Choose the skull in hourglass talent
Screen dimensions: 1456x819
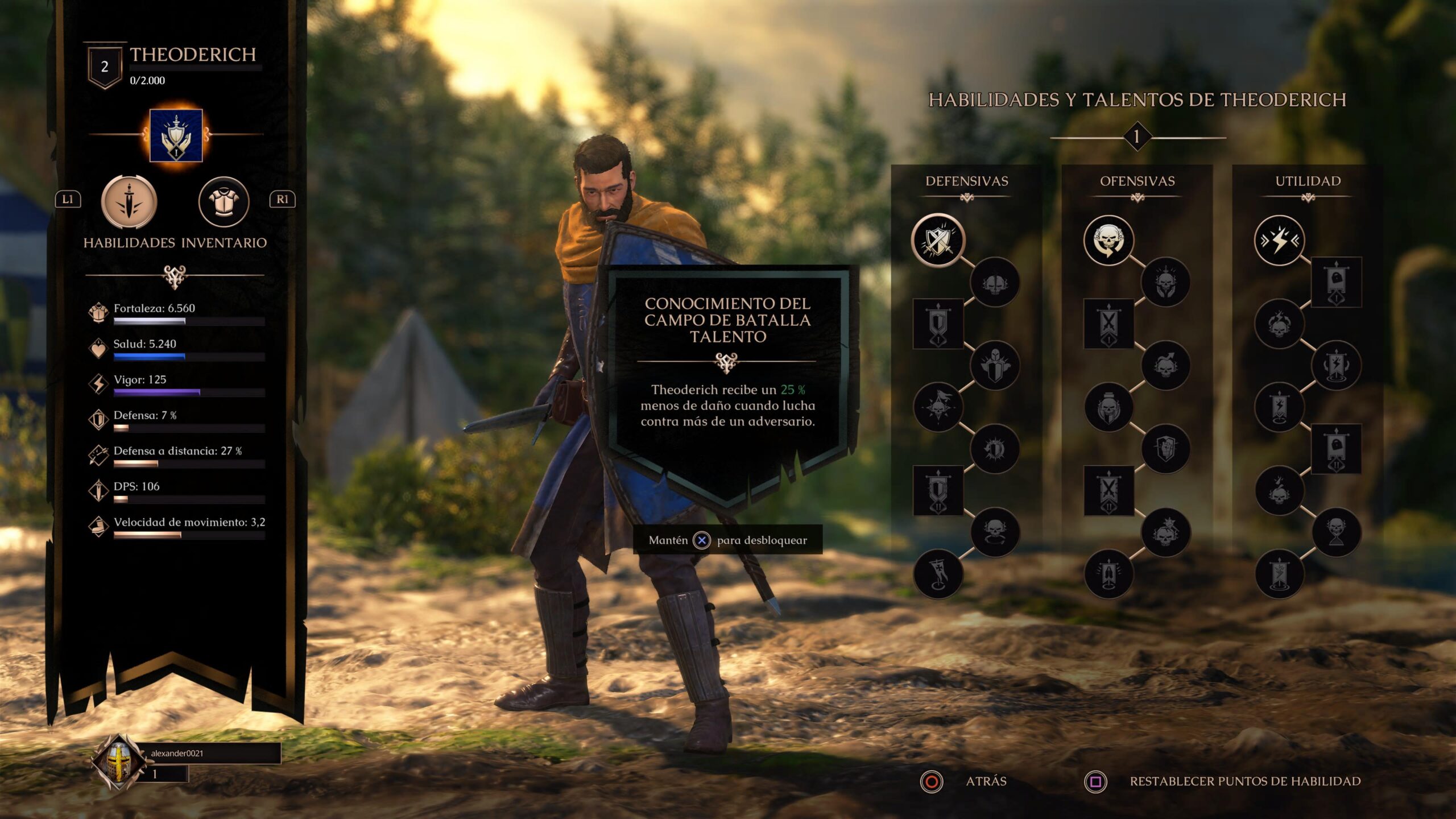point(1336,532)
